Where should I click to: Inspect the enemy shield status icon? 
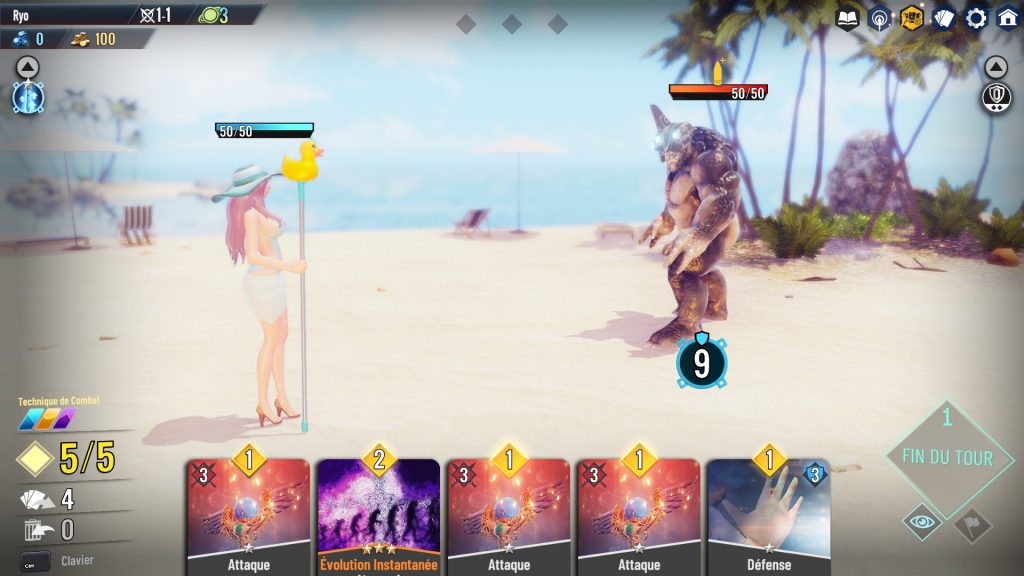(996, 98)
